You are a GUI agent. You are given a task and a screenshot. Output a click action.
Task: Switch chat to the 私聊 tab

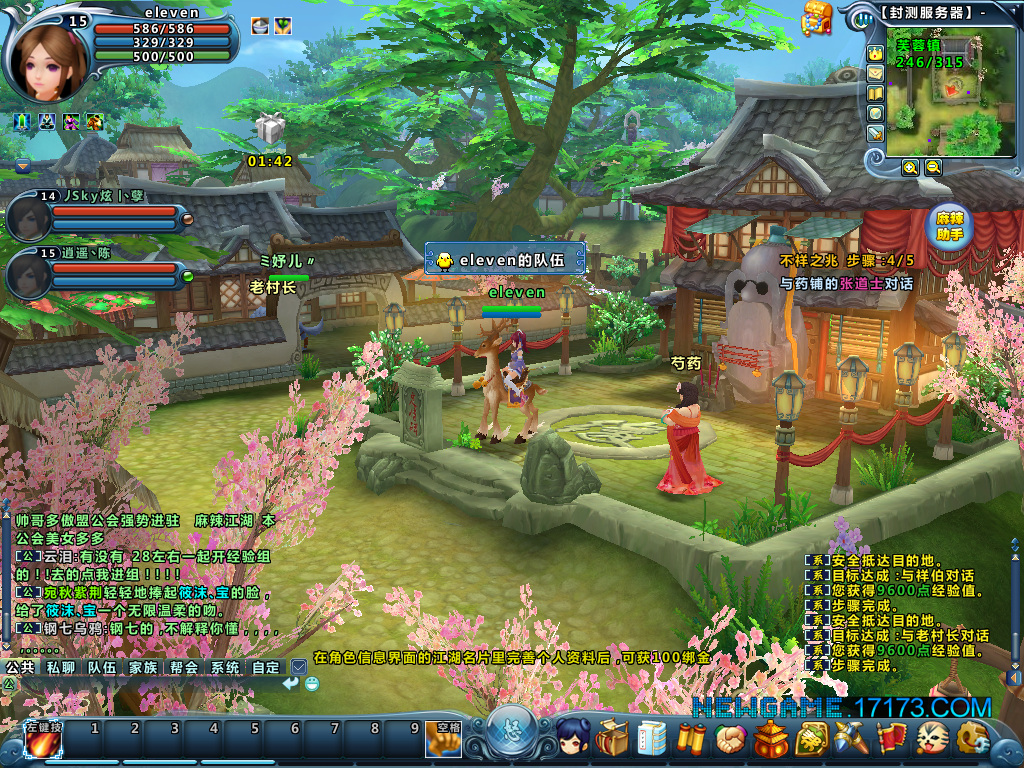[x=61, y=667]
